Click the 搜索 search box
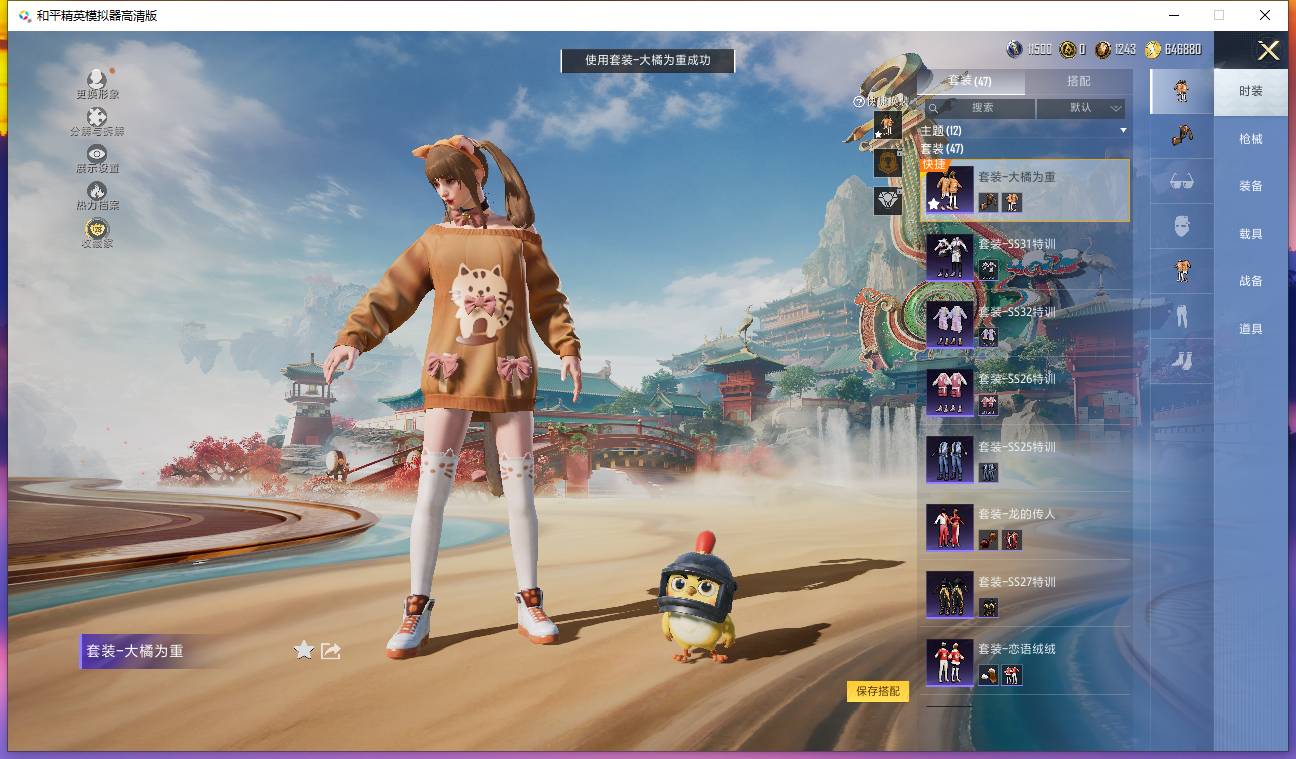The image size is (1296, 759). (980, 108)
